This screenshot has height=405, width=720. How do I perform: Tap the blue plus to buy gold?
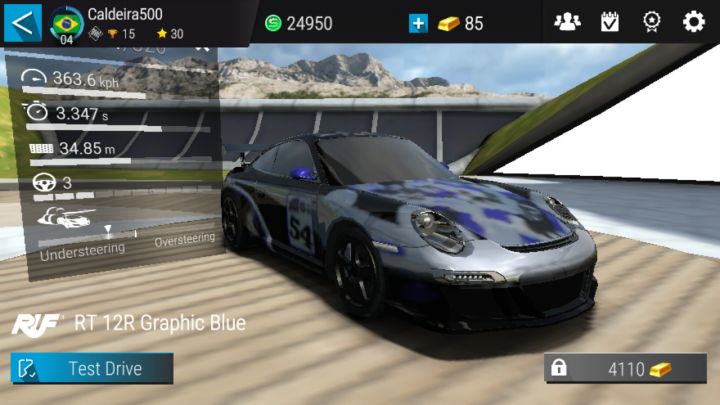point(418,23)
